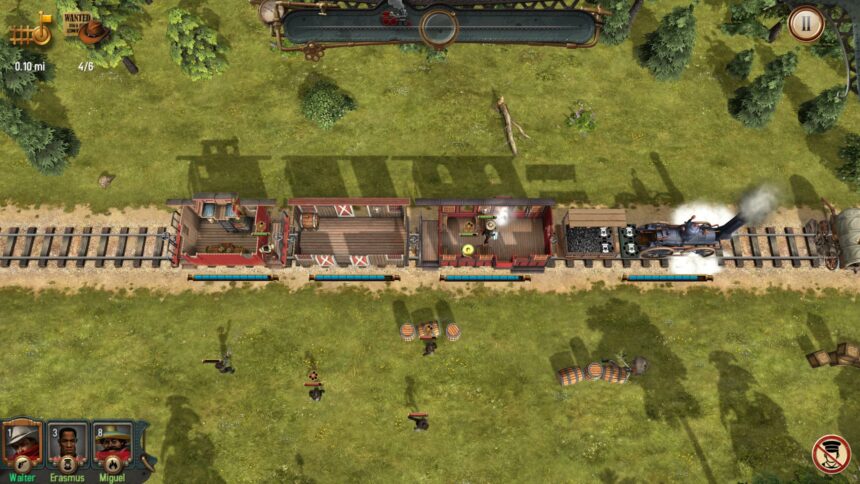
Task: Click the wanted poster bandit counter
Action: tap(86, 29)
